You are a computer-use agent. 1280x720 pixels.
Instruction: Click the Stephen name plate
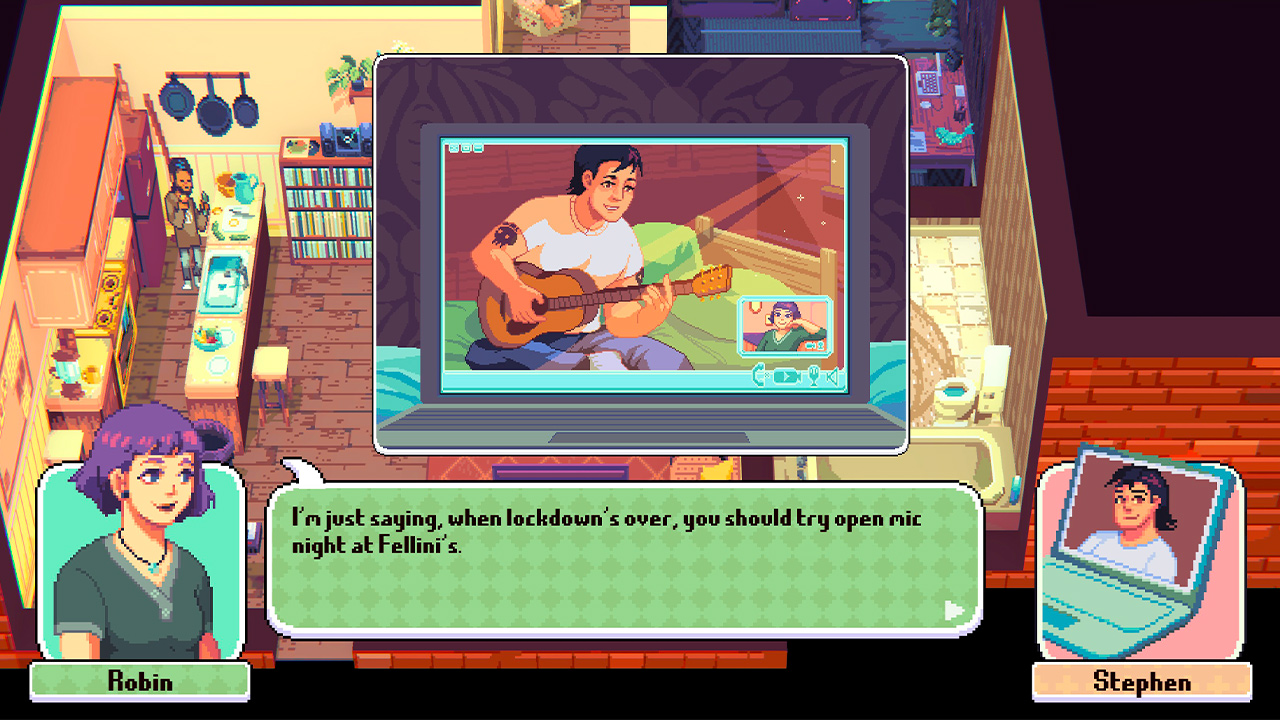pyautogui.click(x=1140, y=684)
